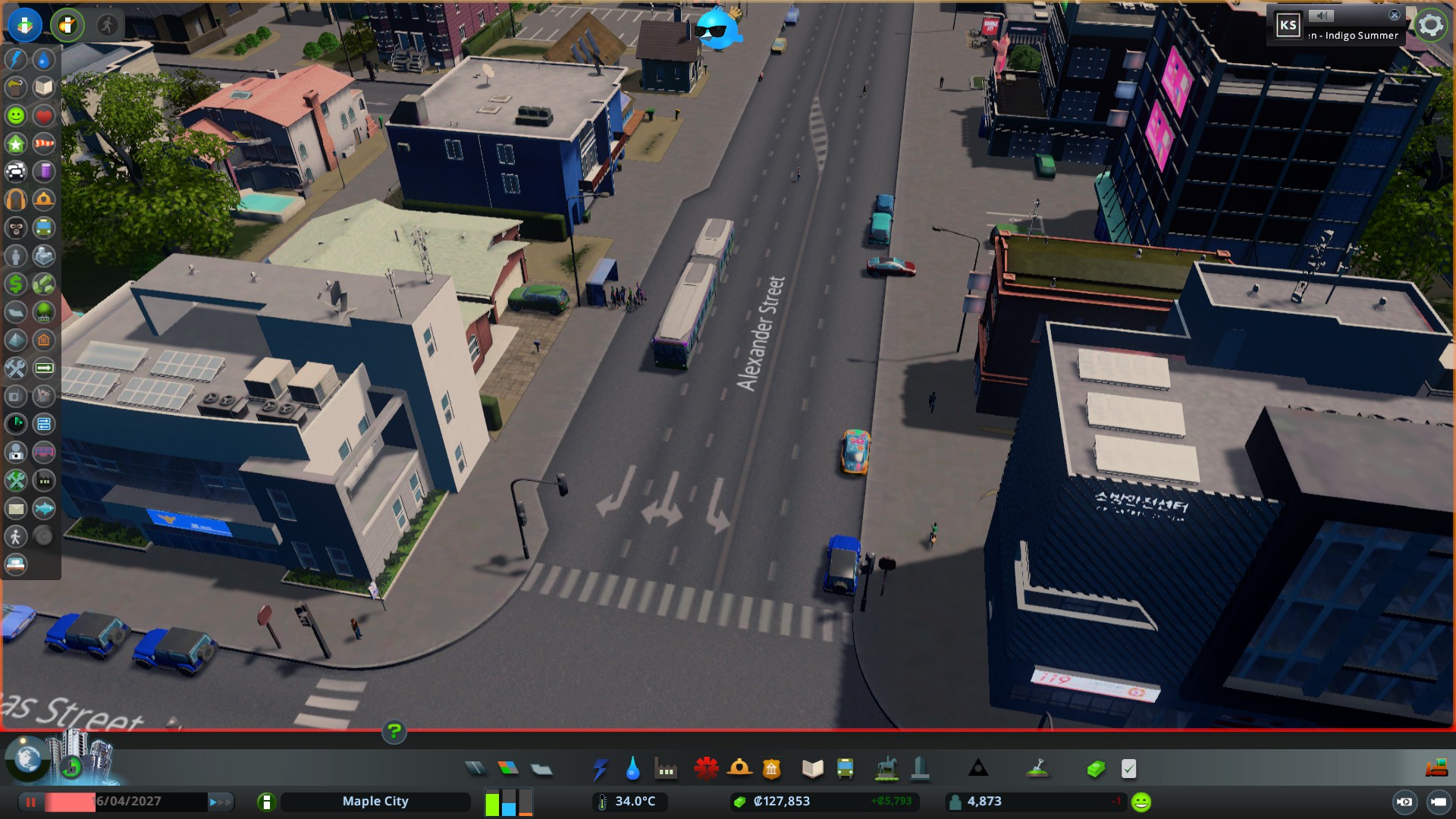This screenshot has height=819, width=1456.
Task: Click the RCI demand bars indicator
Action: pos(509,801)
